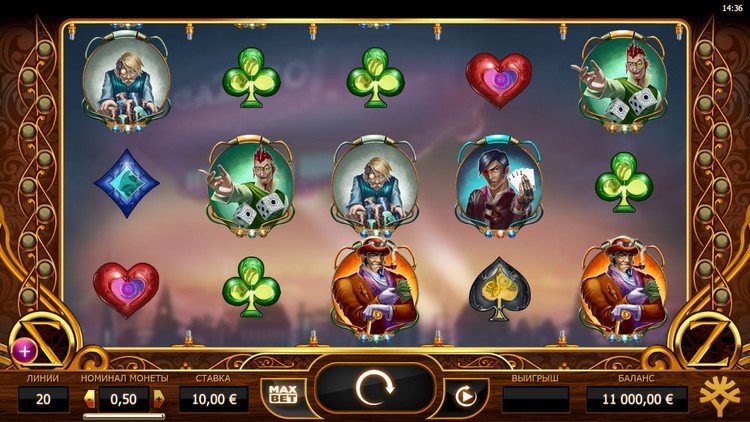This screenshot has height=422, width=750.
Task: Click the coin value slider bar
Action: (124, 415)
